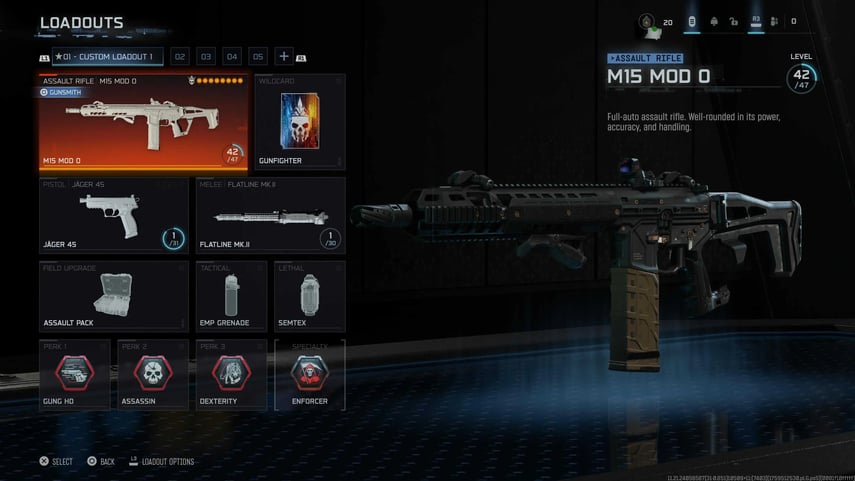855x481 pixels.
Task: Open loadout slot 04
Action: 232,57
